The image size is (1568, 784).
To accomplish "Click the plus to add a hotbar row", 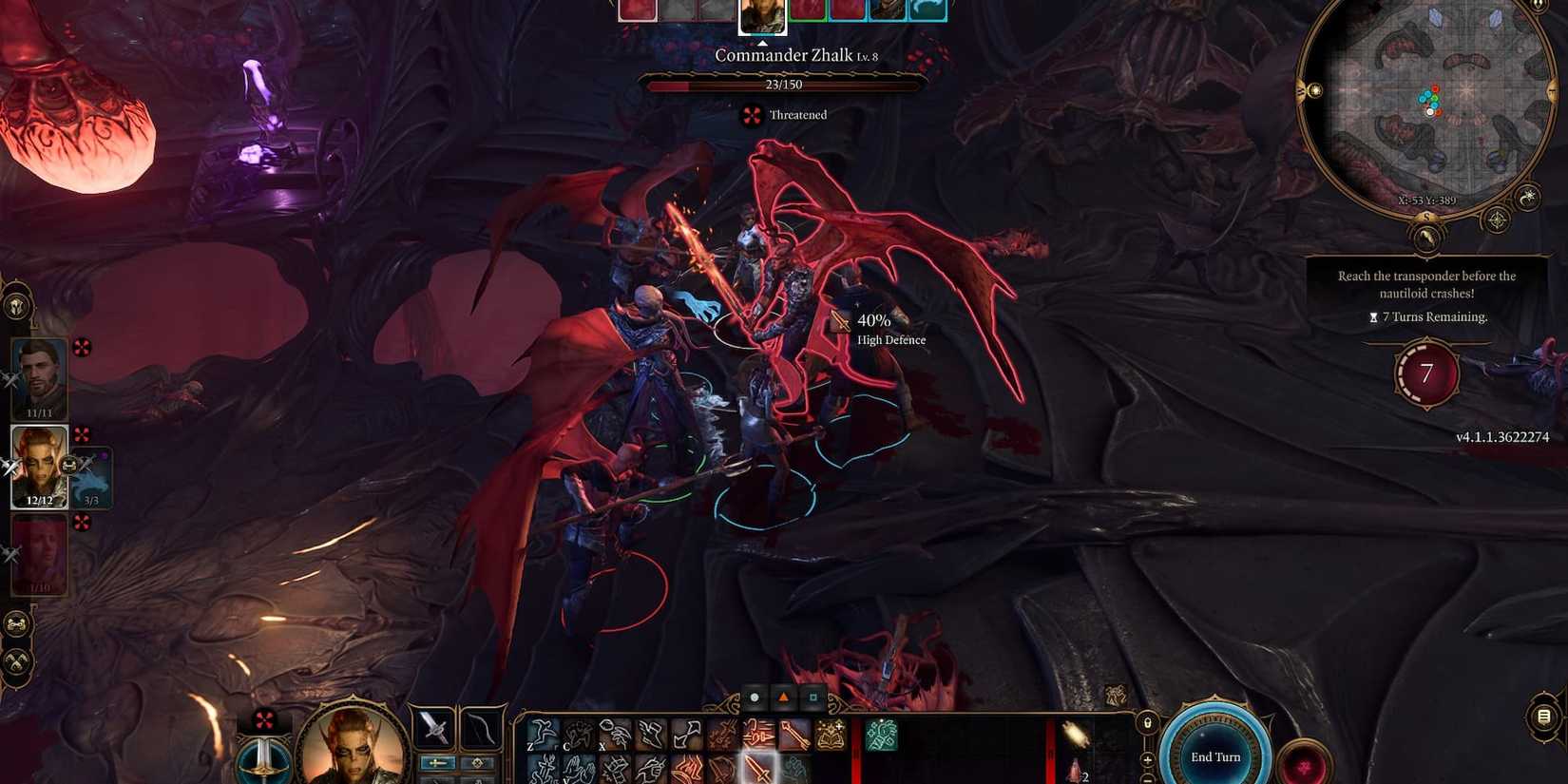I will pos(1147,760).
